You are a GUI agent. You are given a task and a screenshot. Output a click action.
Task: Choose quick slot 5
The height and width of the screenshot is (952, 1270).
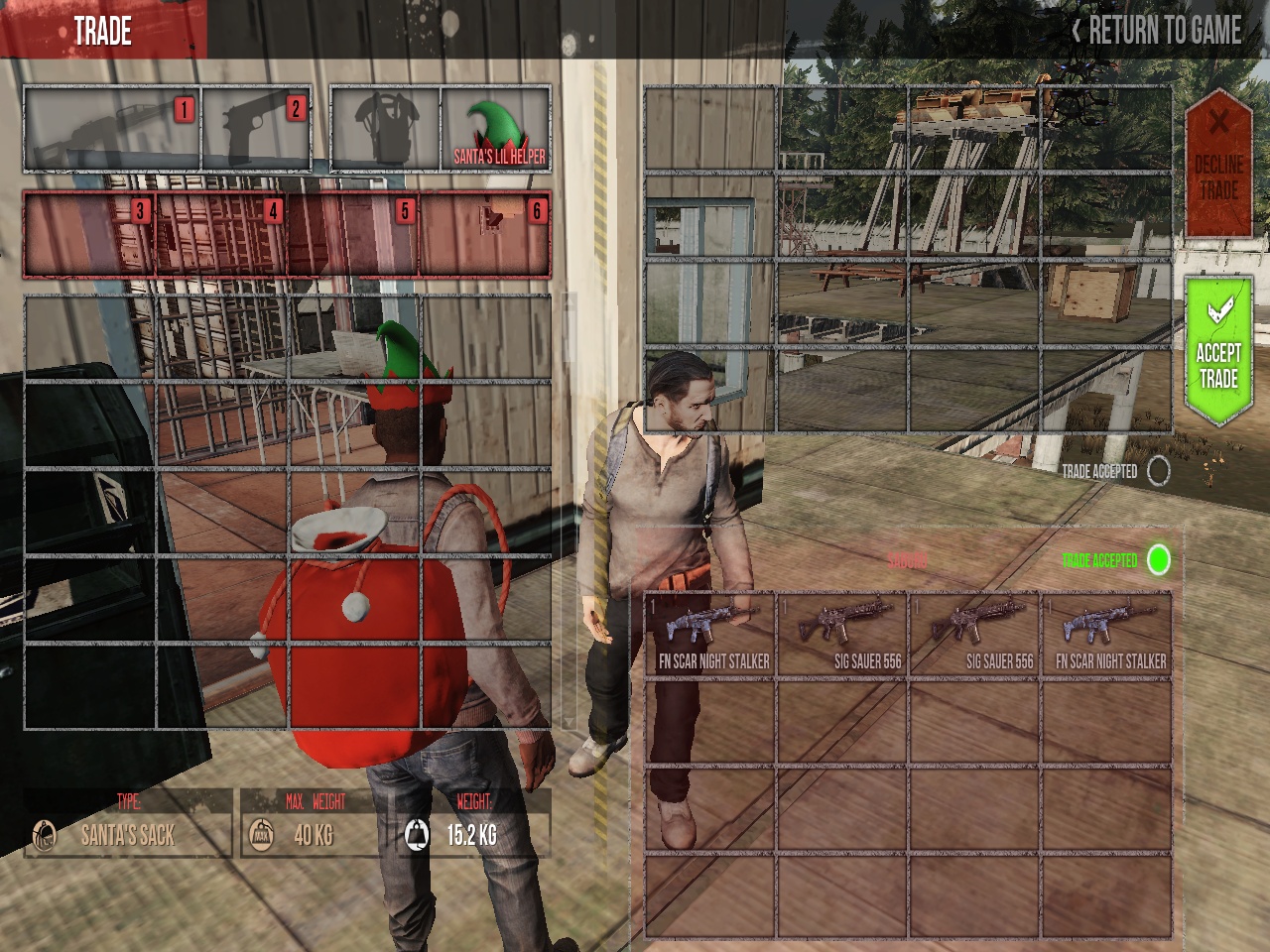point(353,234)
